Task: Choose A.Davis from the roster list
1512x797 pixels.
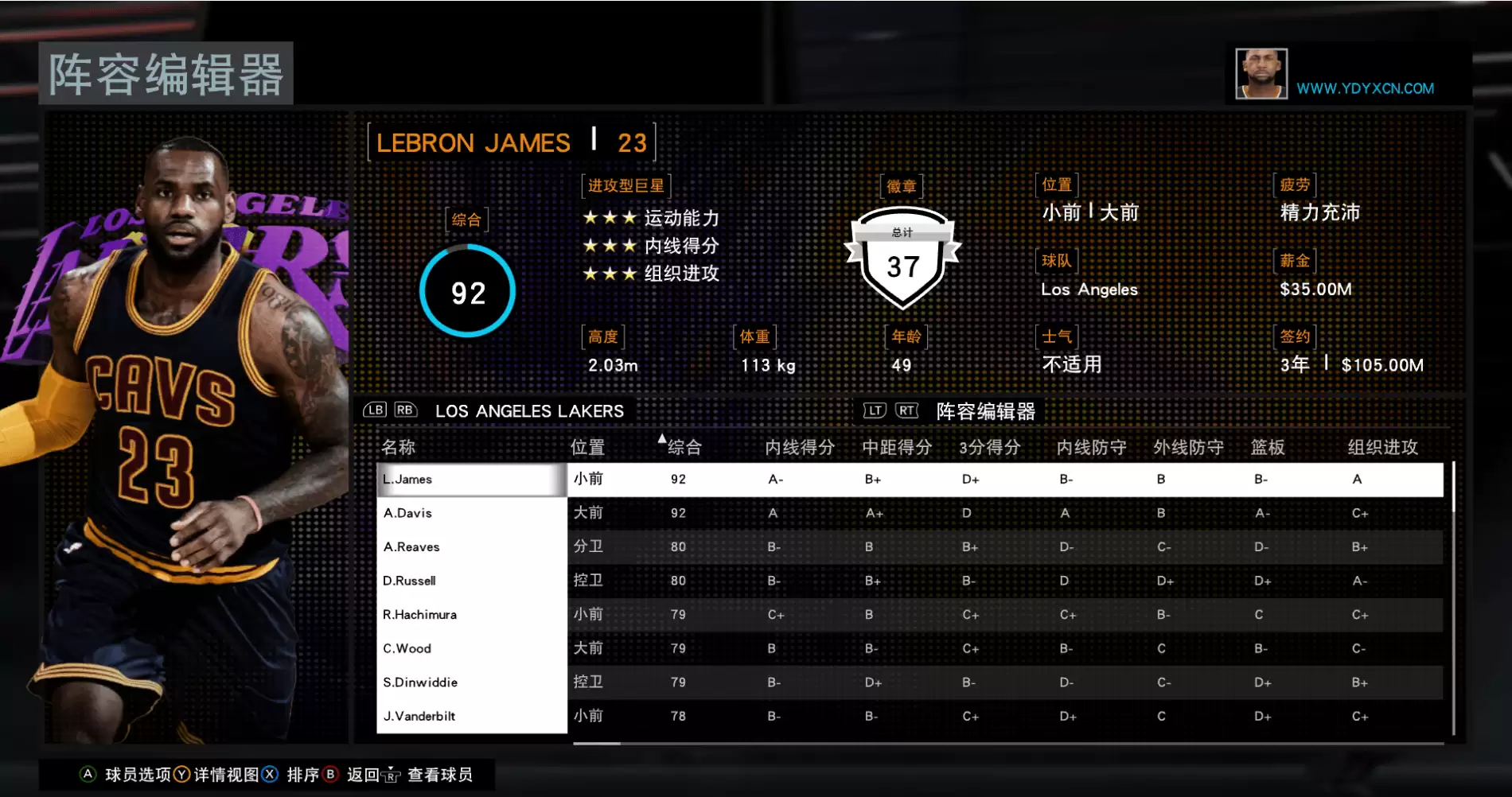Action: tap(471, 513)
